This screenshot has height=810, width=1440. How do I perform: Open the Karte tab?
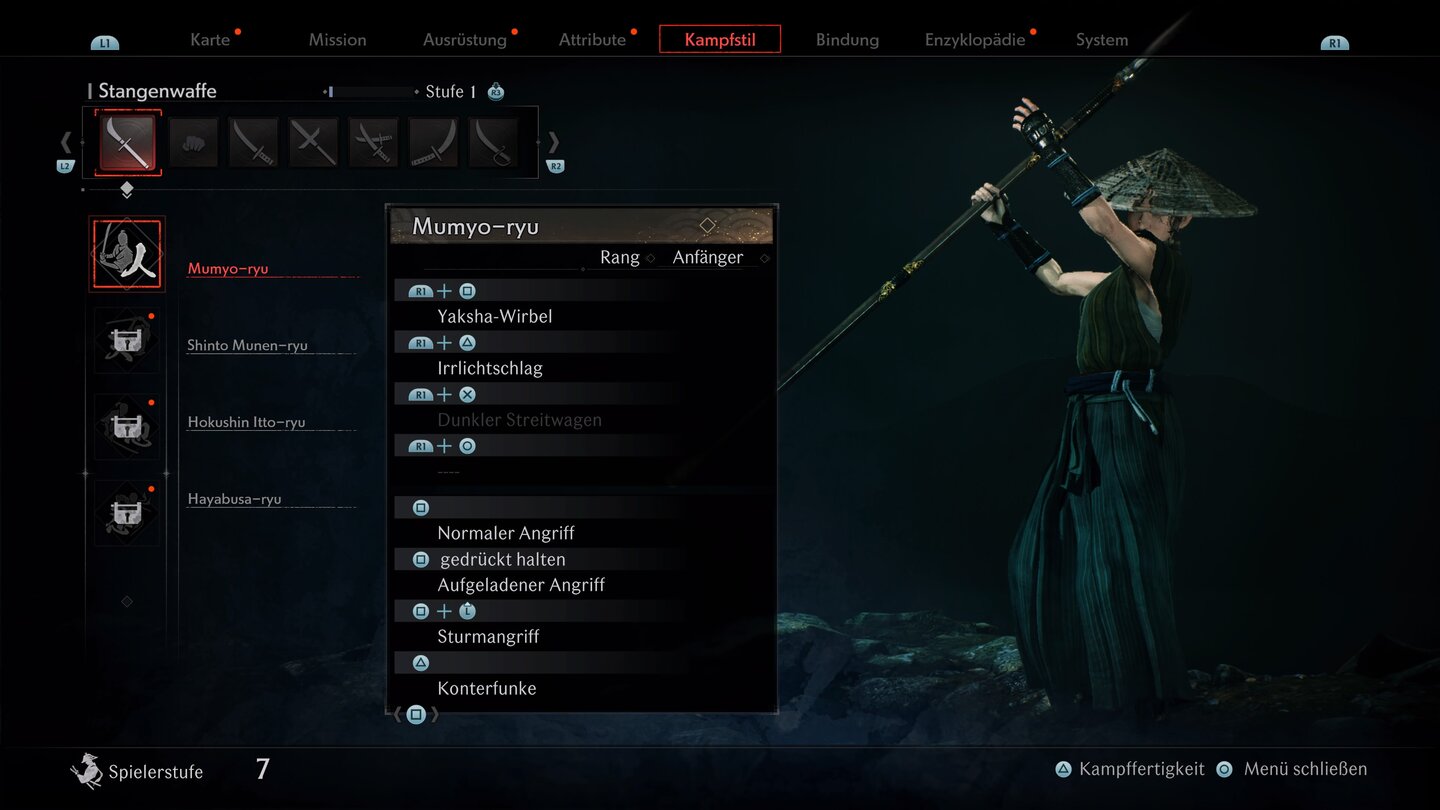(x=210, y=40)
